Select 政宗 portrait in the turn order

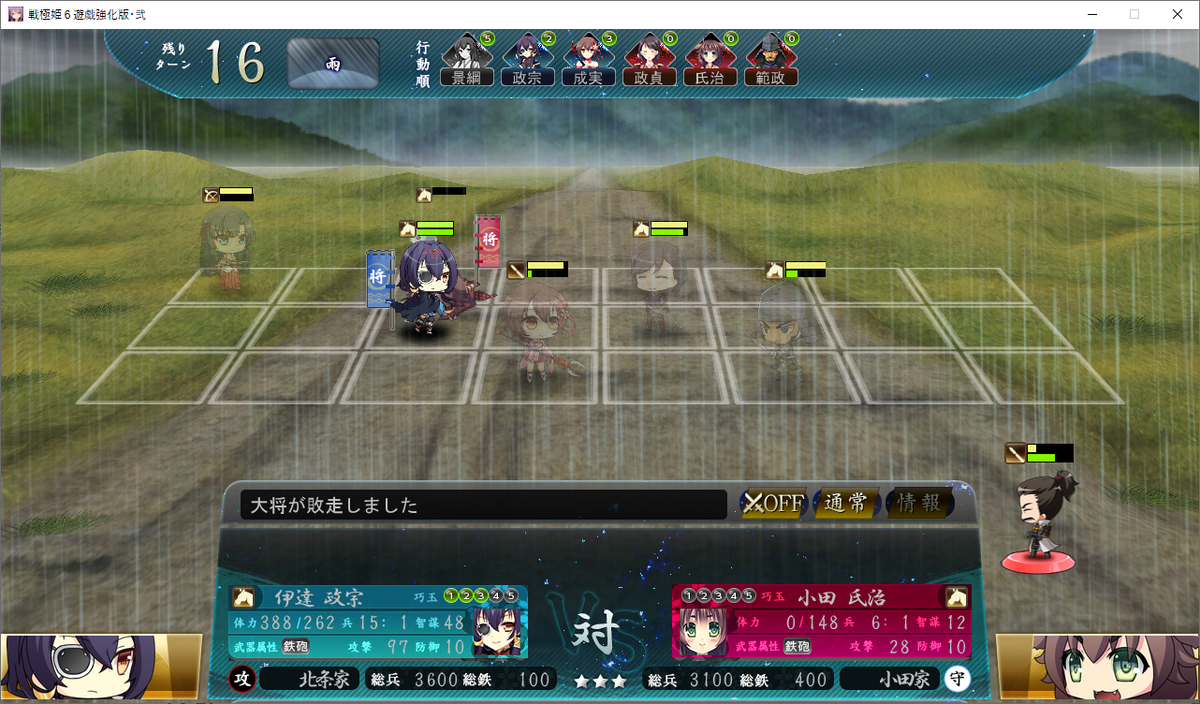click(x=527, y=60)
